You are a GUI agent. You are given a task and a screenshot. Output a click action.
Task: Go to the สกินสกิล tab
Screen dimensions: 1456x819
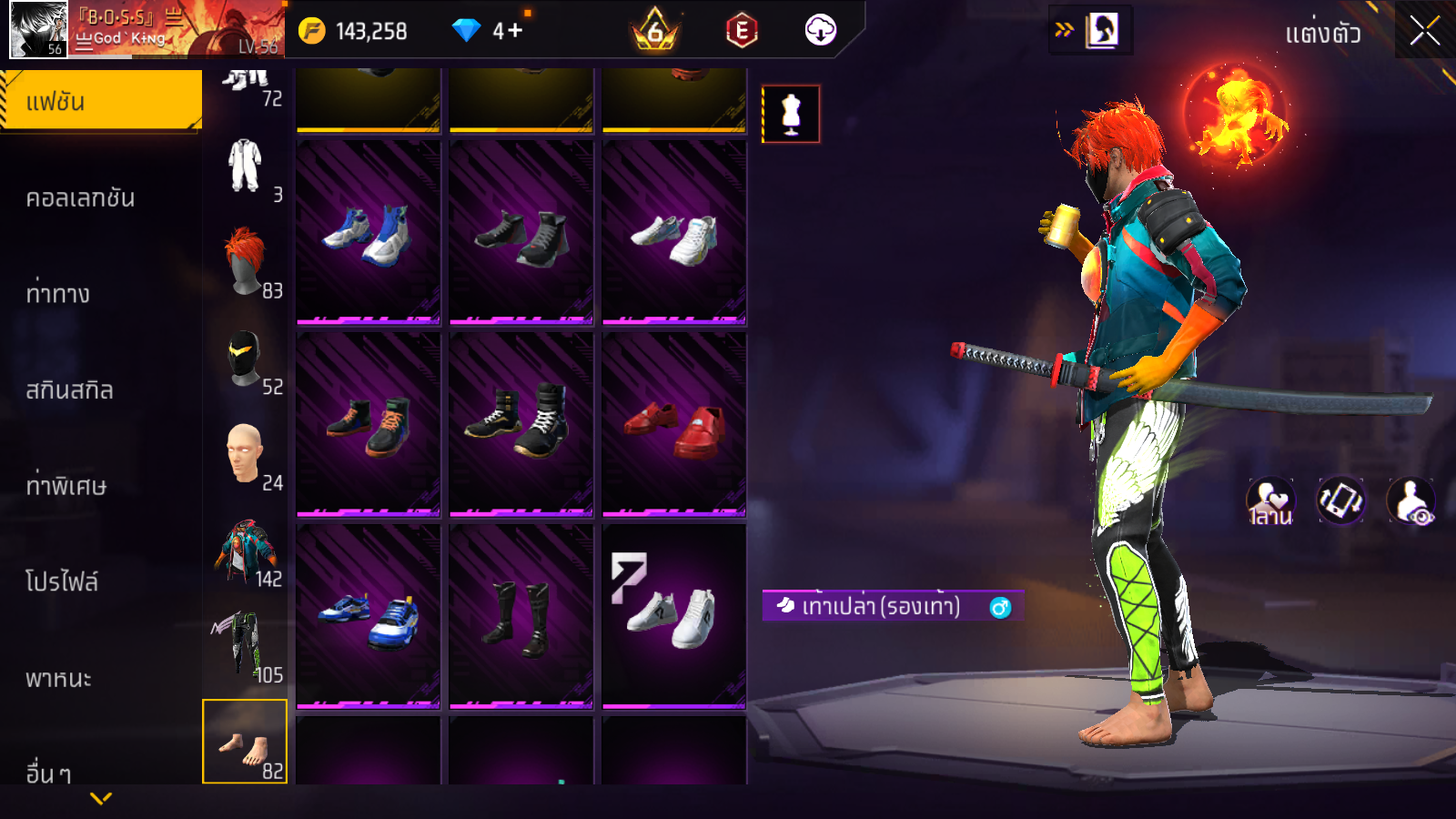click(x=69, y=390)
